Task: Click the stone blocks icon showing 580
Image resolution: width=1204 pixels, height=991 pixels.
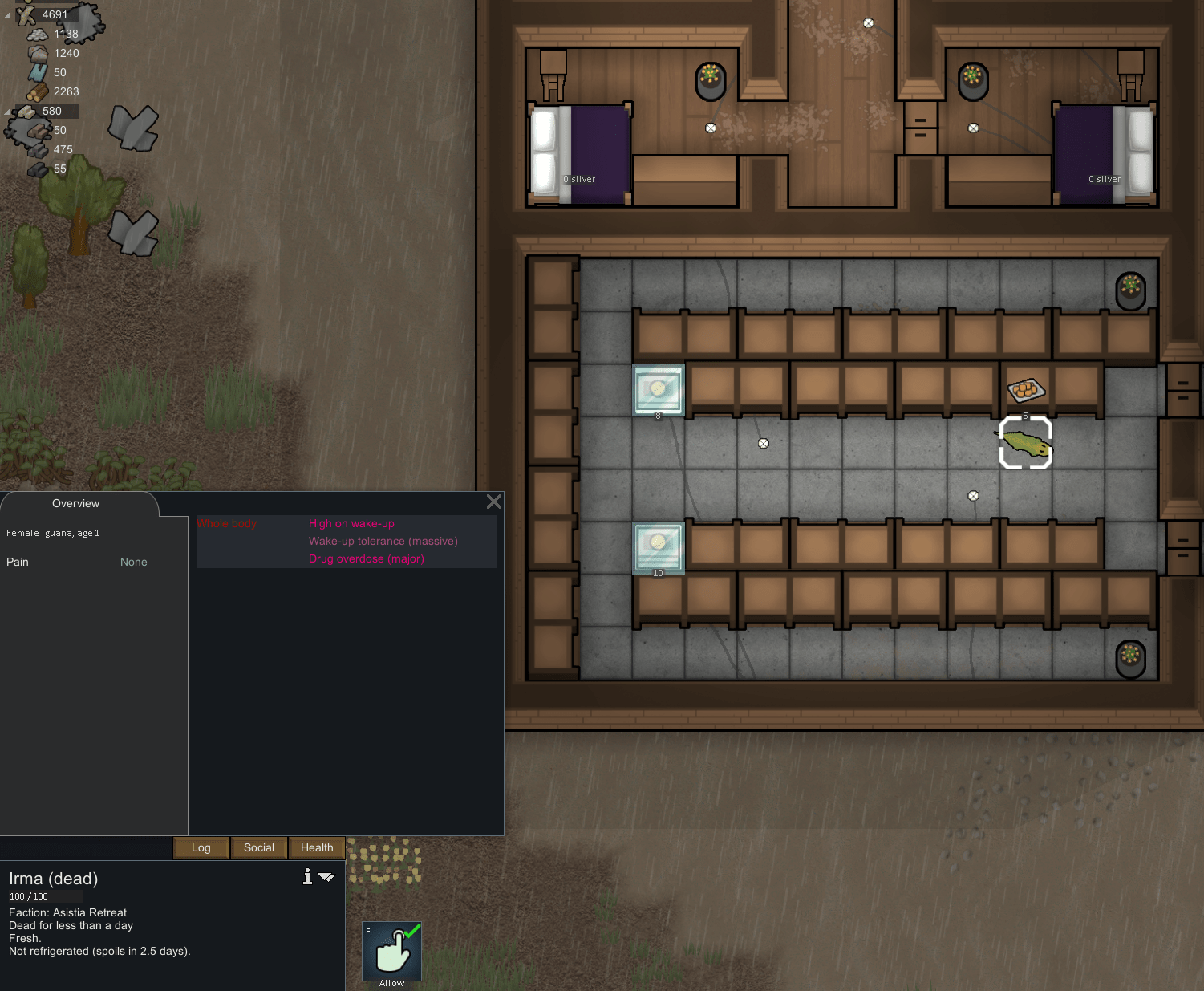Action: pyautogui.click(x=28, y=111)
